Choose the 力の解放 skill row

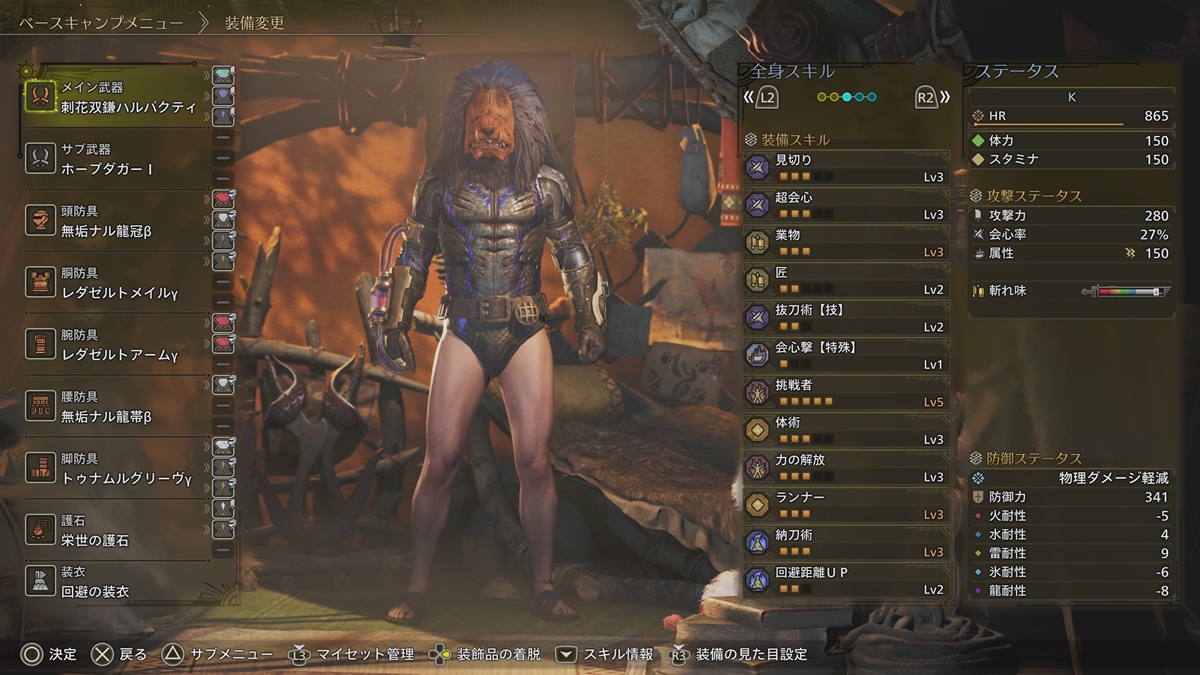(x=846, y=467)
